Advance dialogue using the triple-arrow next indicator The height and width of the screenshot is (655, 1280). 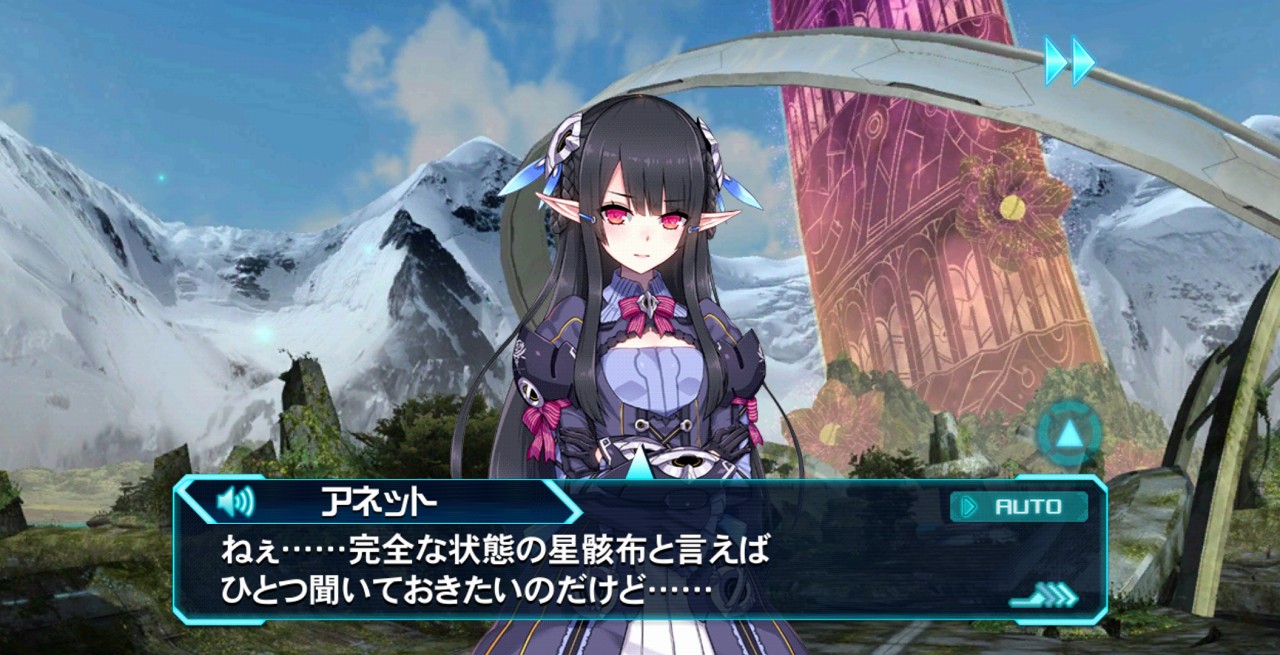1044,597
